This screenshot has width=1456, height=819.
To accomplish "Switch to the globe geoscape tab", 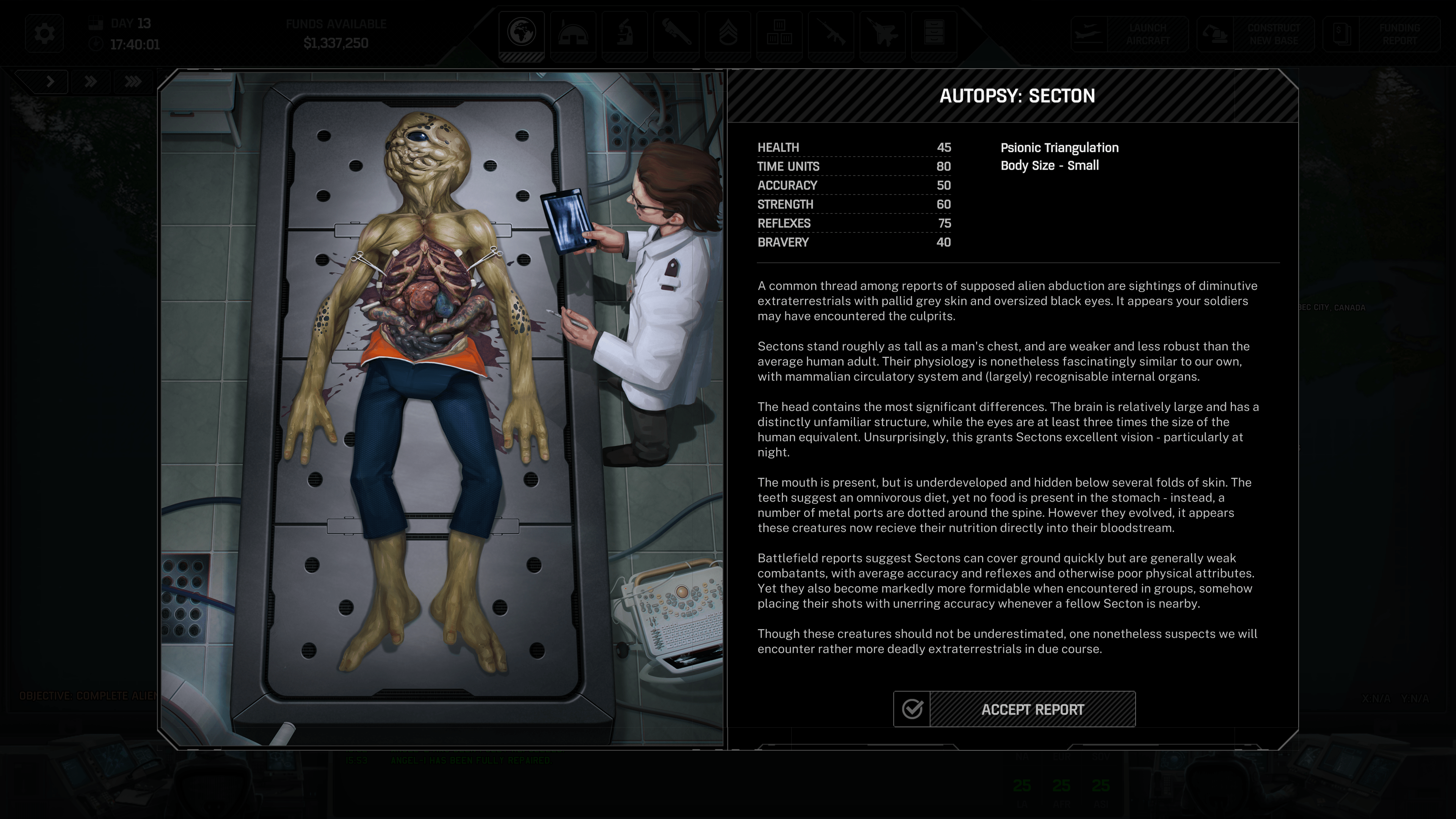I will tap(521, 33).
